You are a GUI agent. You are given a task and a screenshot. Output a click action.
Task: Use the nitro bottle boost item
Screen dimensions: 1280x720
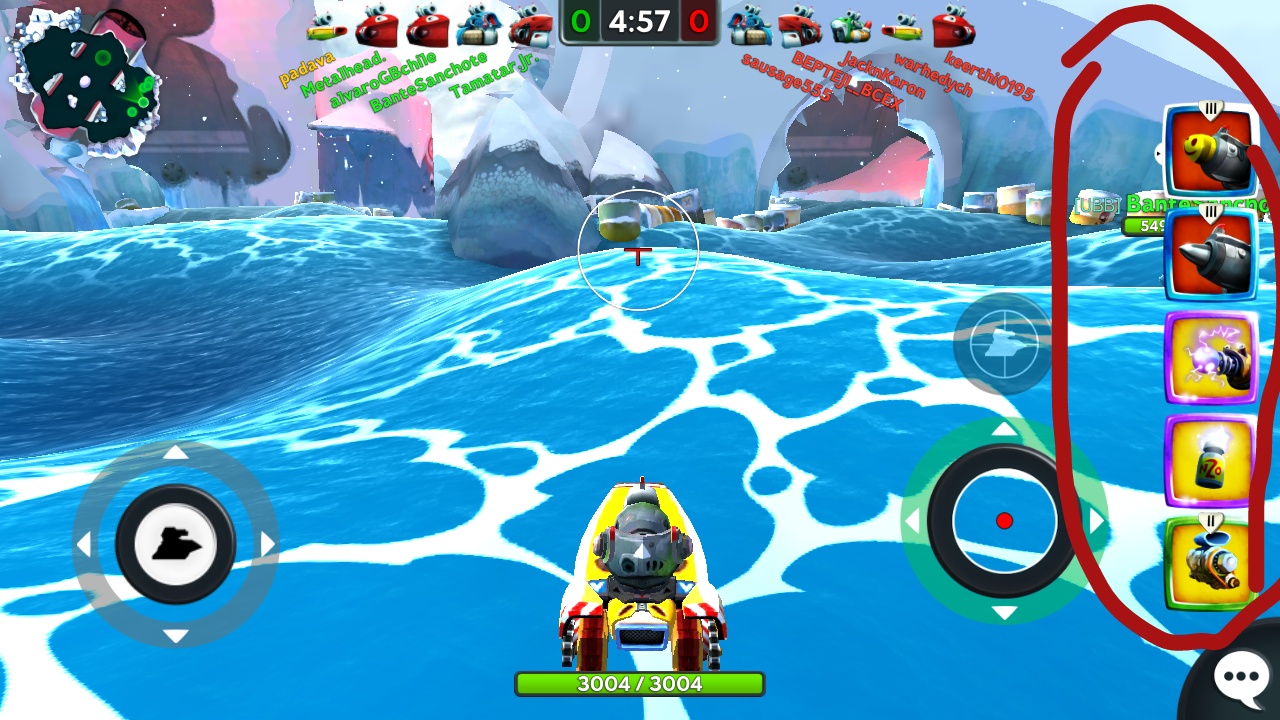coord(1210,461)
